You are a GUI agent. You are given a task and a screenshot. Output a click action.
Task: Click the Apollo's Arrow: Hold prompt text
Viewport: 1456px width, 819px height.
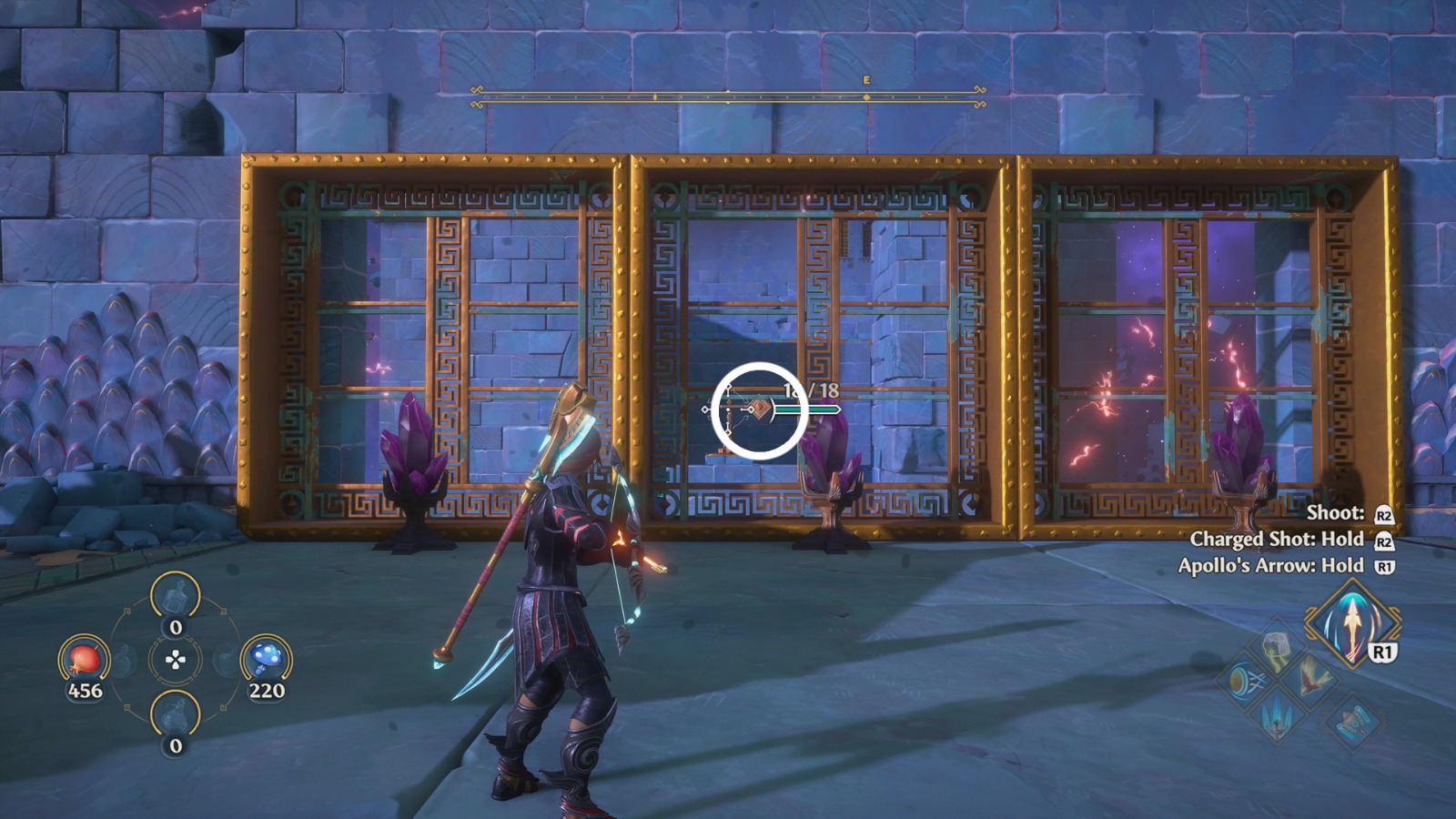coord(1270,564)
